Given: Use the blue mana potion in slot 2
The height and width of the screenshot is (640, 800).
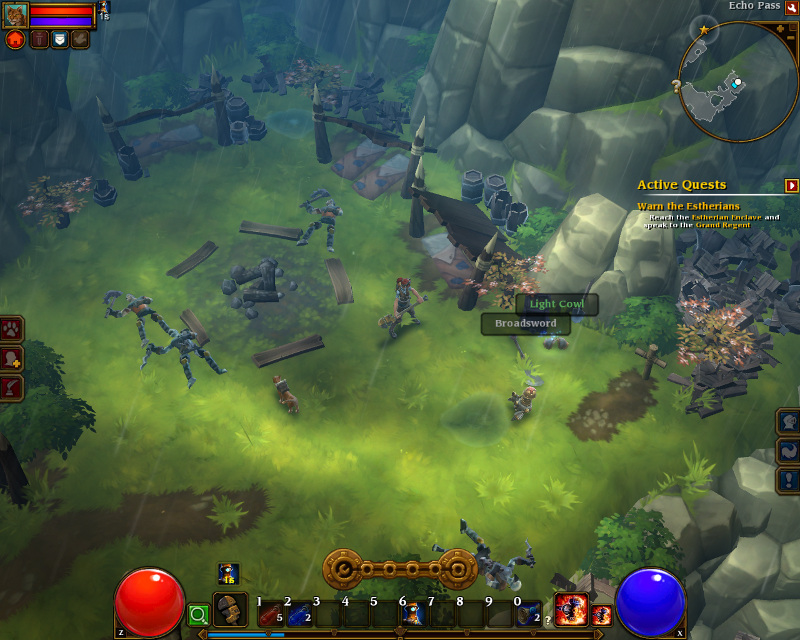Looking at the screenshot, I should [x=297, y=614].
